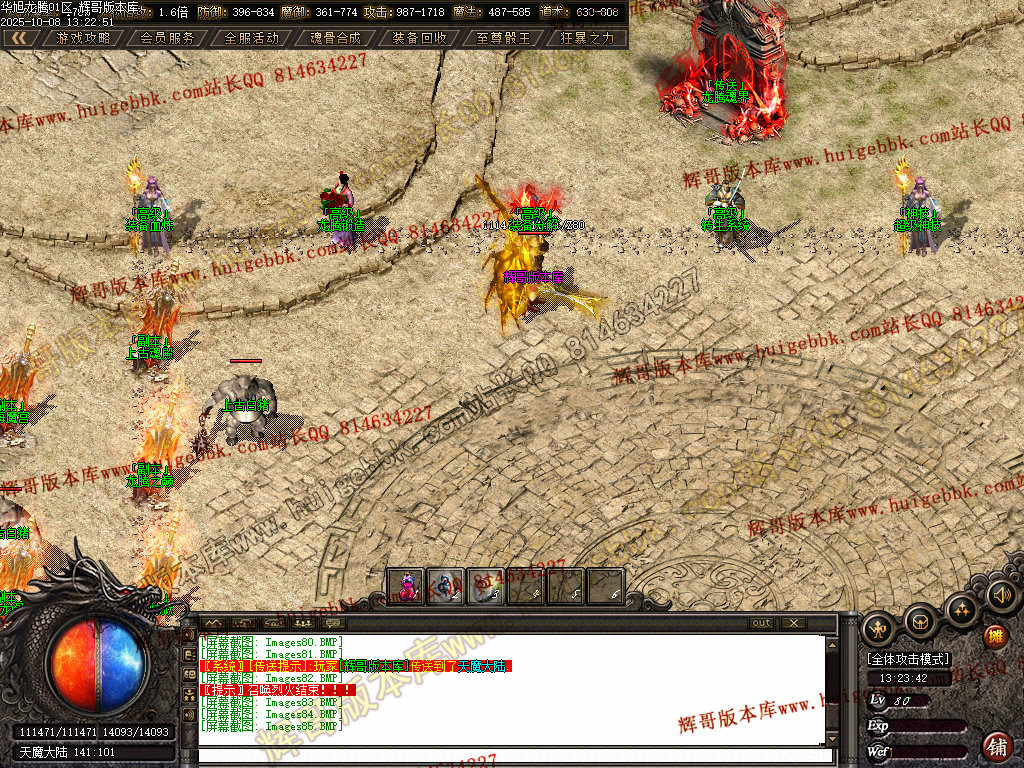Open the skills panel three-stars icon
The height and width of the screenshot is (768, 1024).
(961, 610)
